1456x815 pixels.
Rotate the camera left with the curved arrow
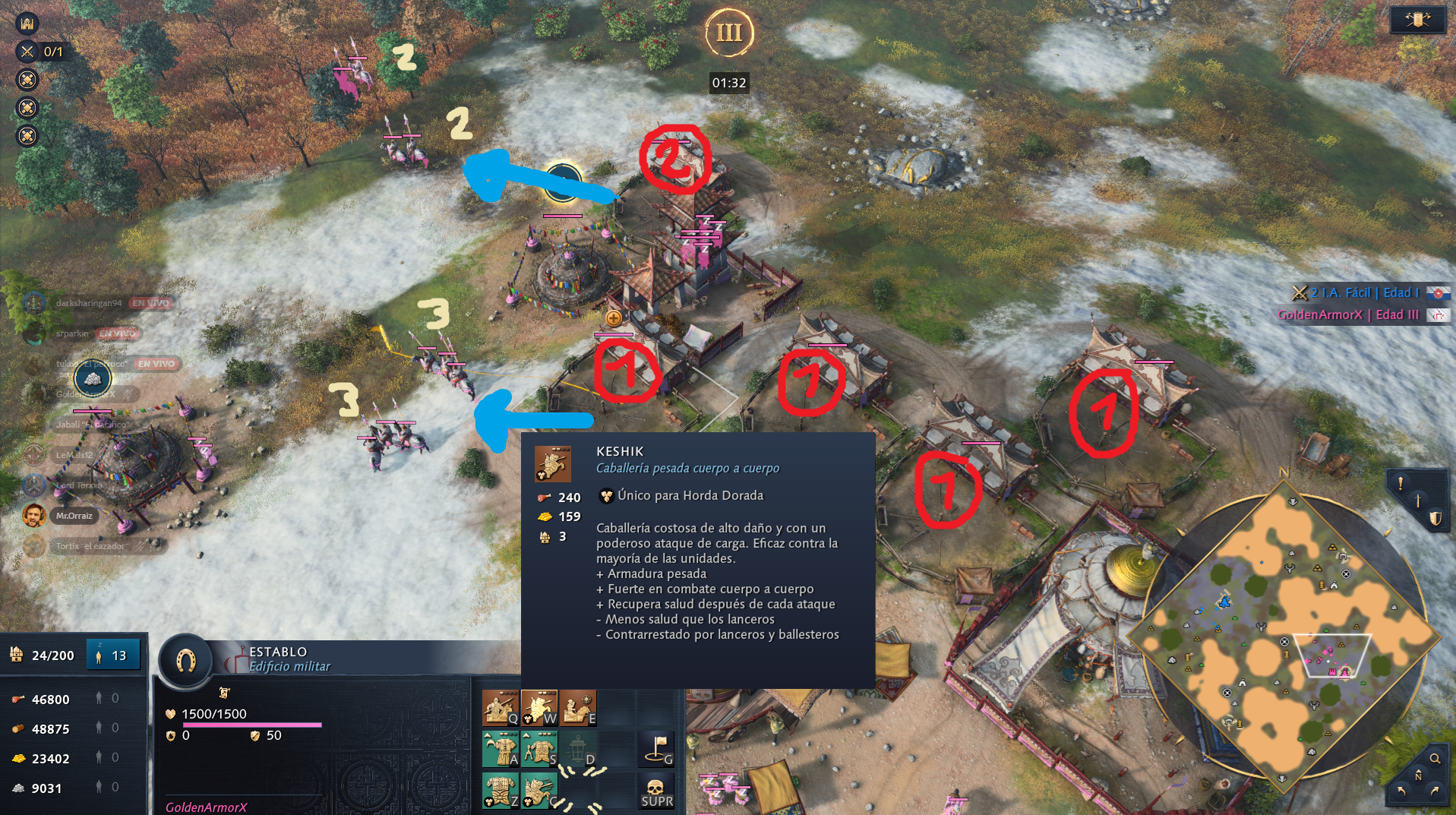point(1401,791)
